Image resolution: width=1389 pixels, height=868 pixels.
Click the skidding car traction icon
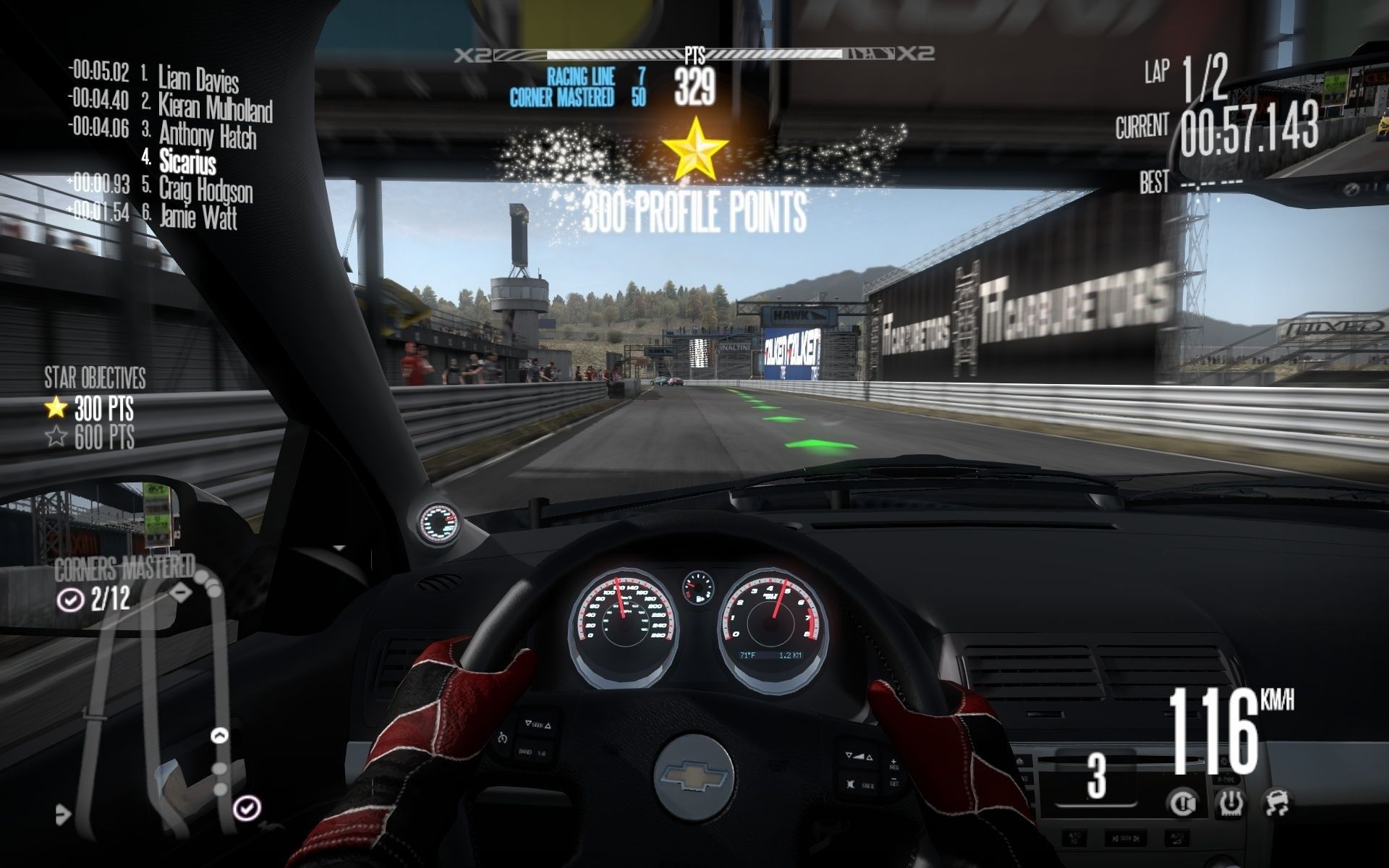click(x=1277, y=803)
